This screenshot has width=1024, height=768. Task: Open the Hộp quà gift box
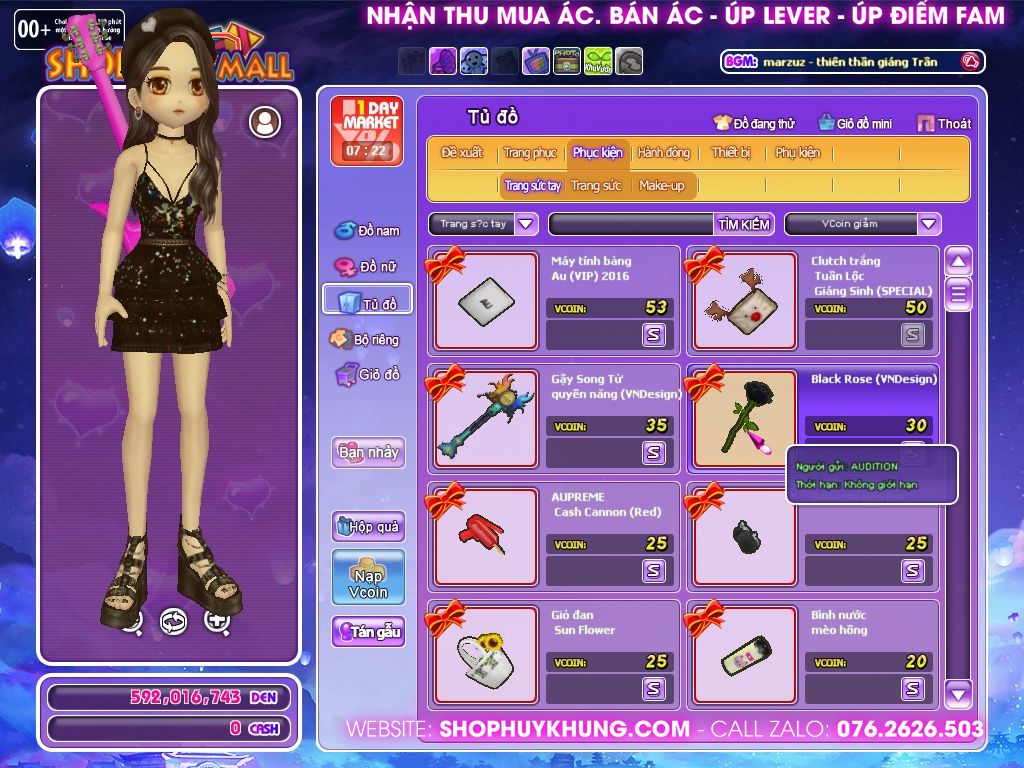(x=368, y=526)
